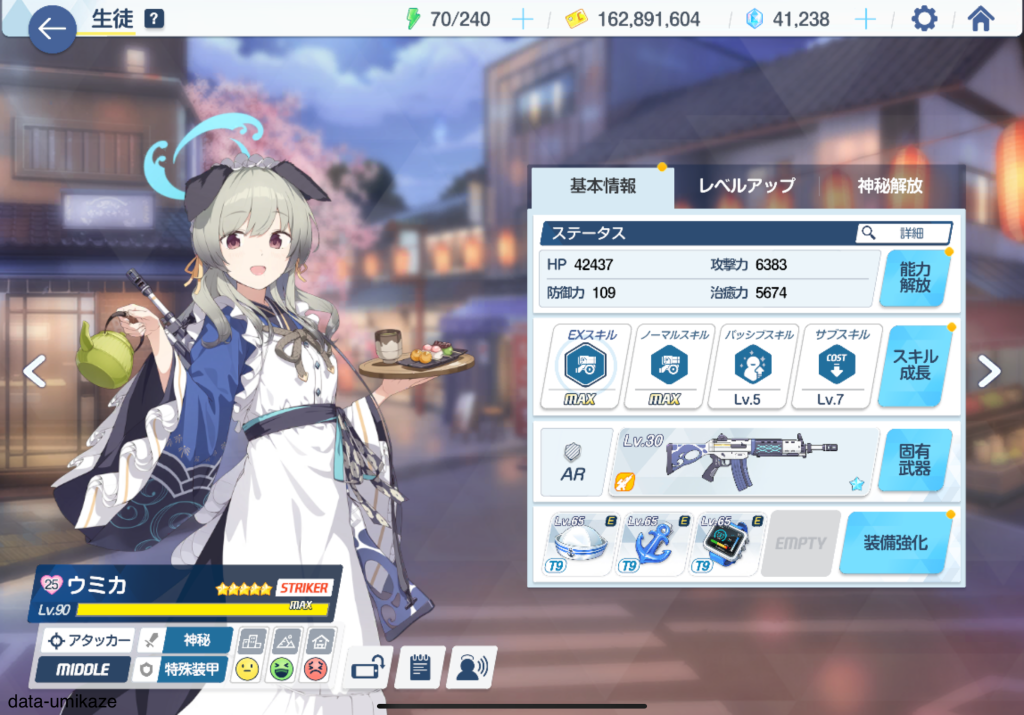Show status details with 詳細 button
This screenshot has width=1024, height=715.
[903, 233]
